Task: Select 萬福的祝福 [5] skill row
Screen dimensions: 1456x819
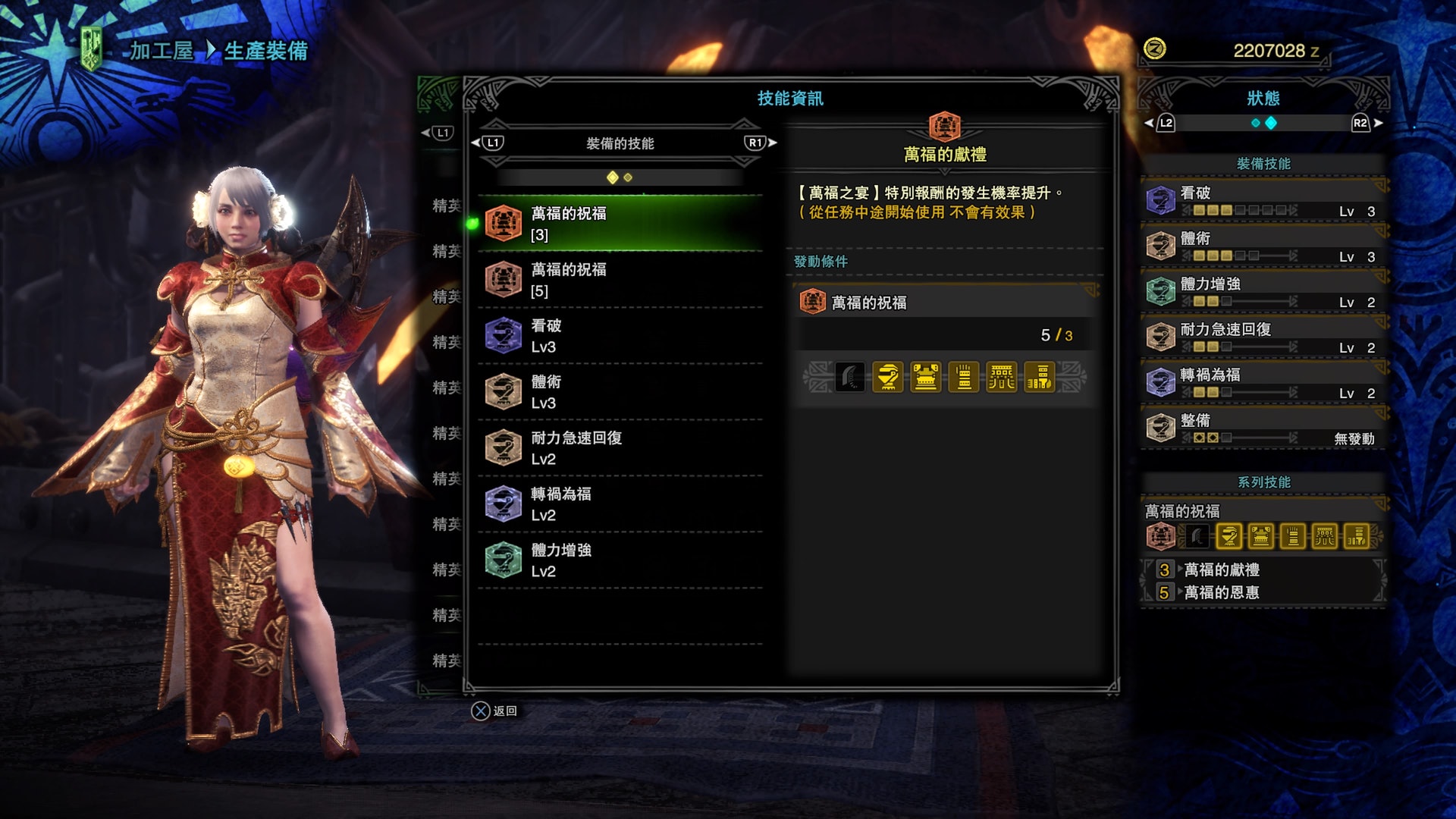Action: coord(620,280)
